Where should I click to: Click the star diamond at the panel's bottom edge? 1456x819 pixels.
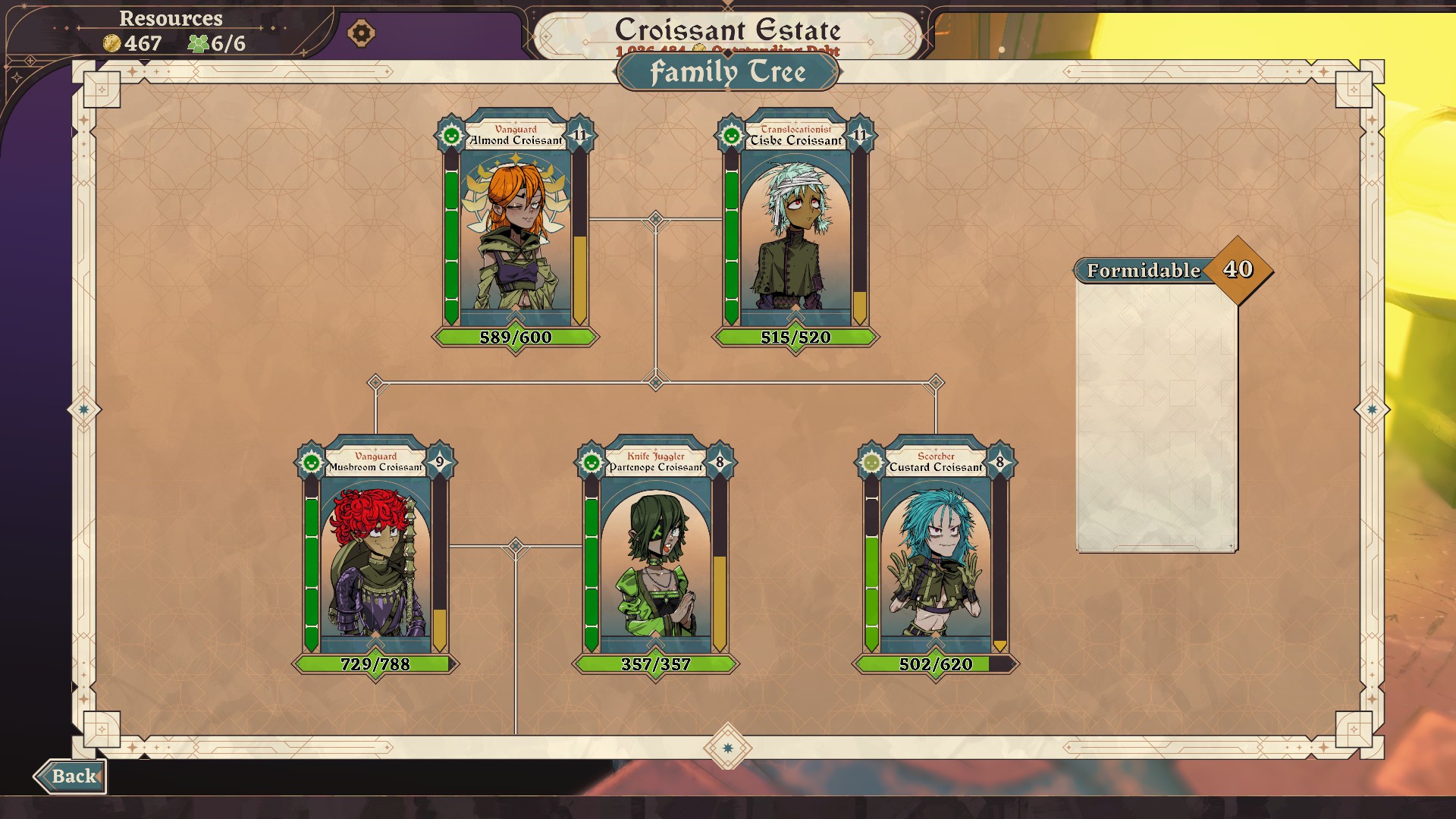(728, 748)
